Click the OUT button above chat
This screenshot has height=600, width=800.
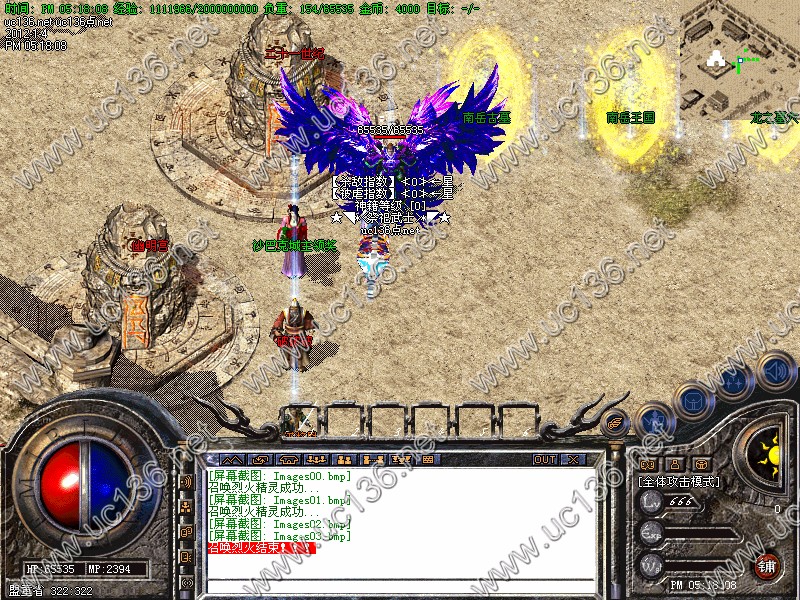coord(544,459)
